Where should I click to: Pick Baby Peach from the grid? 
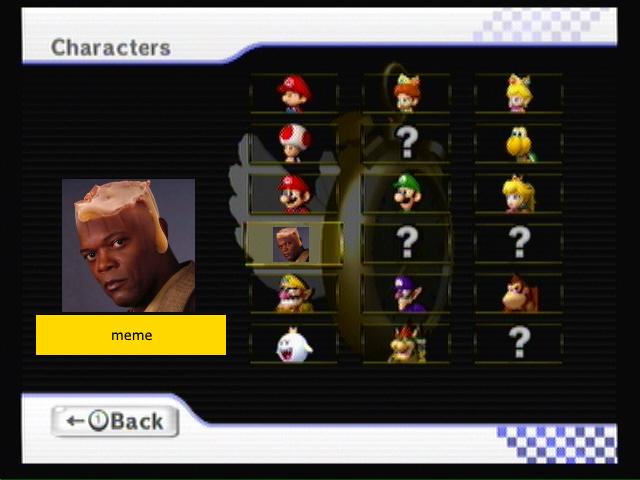(518, 93)
